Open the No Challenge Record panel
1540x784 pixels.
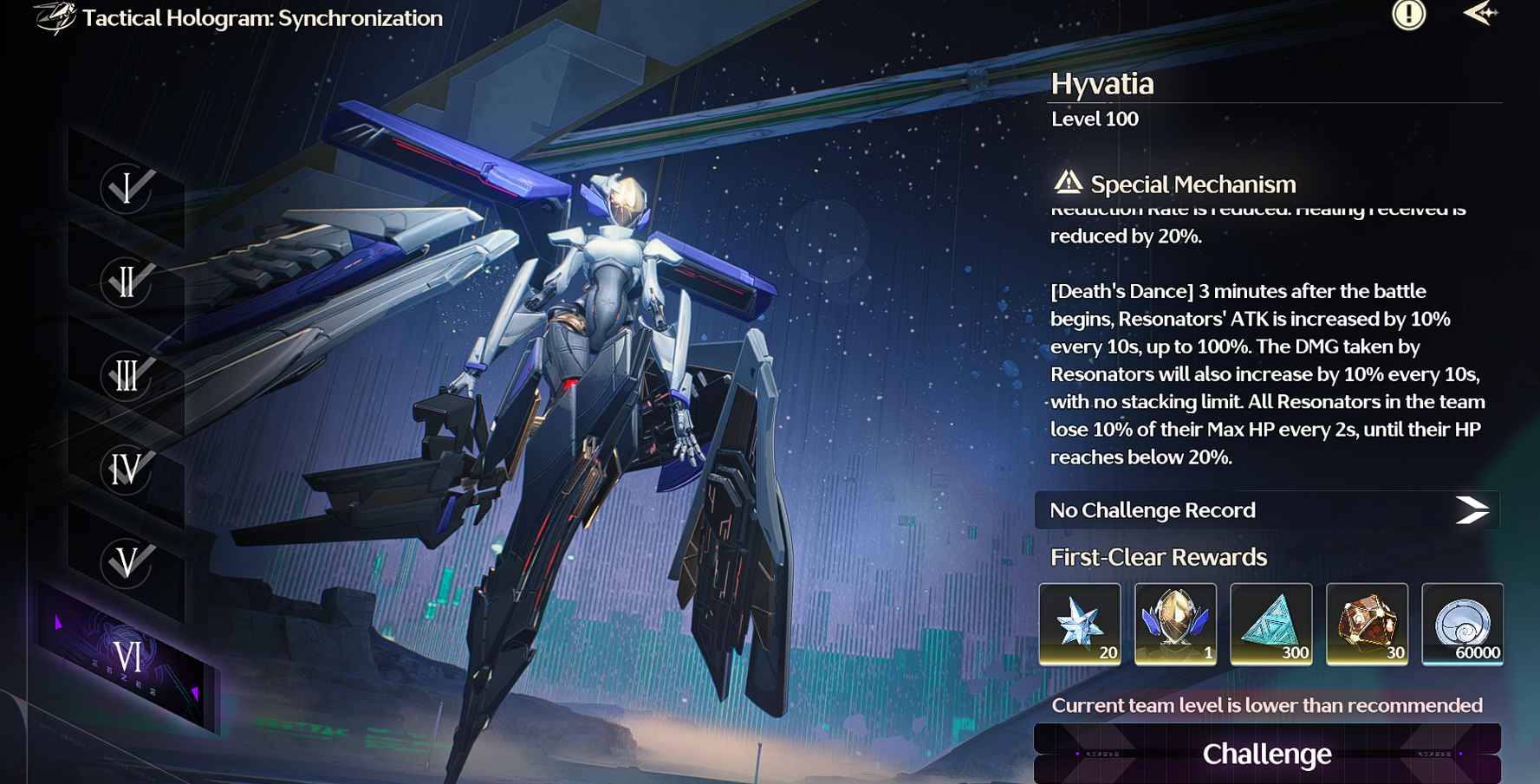coord(1266,510)
